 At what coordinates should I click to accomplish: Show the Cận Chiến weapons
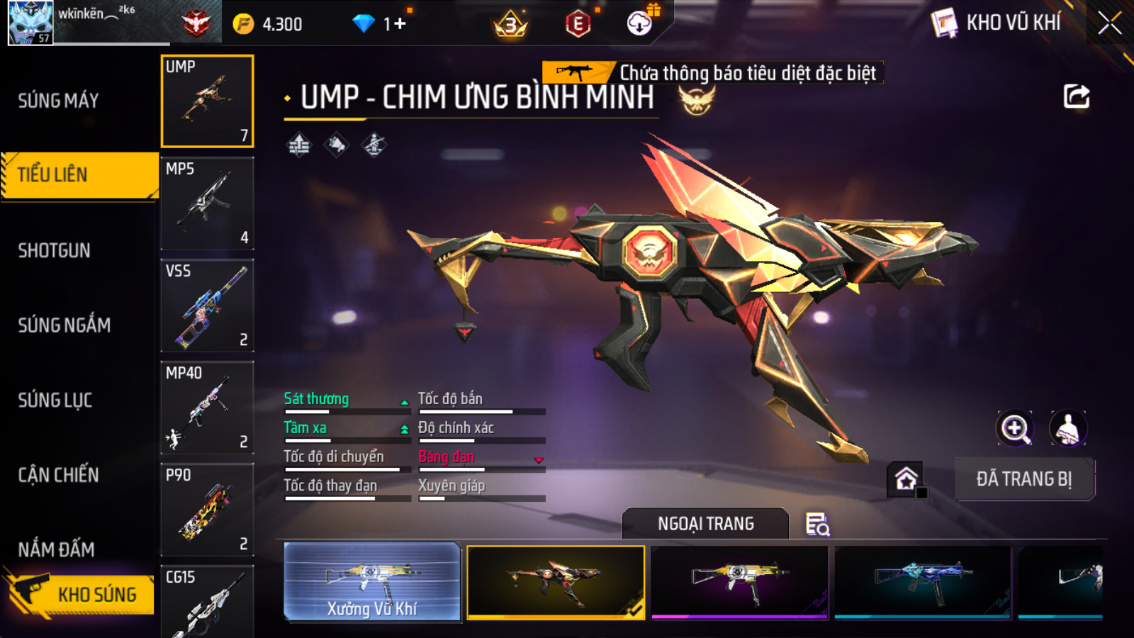(58, 475)
